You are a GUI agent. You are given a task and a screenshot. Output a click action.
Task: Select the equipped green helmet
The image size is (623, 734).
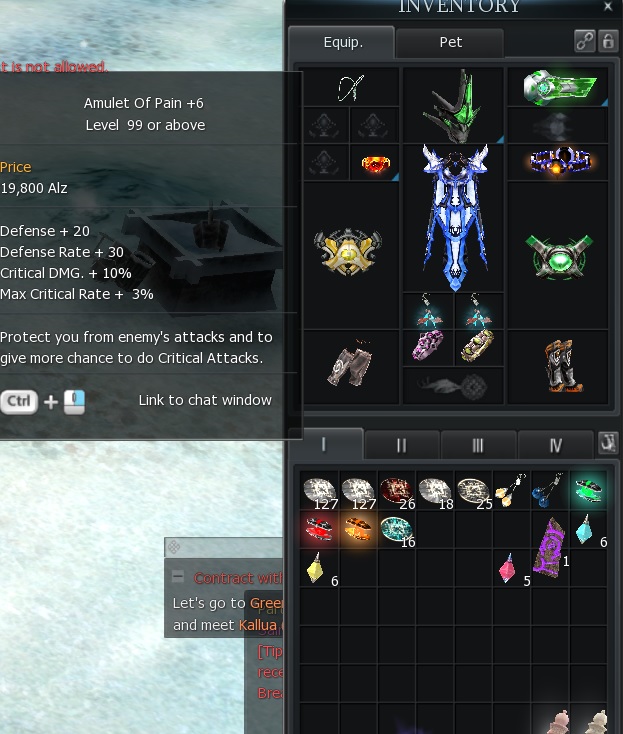[x=454, y=105]
